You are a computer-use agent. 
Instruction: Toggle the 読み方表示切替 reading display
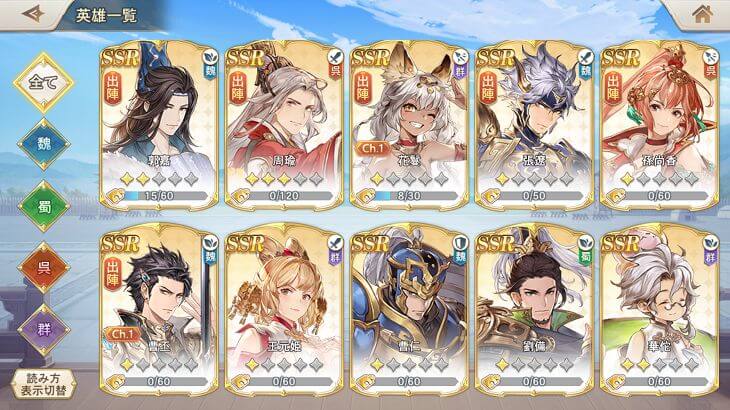click(43, 385)
